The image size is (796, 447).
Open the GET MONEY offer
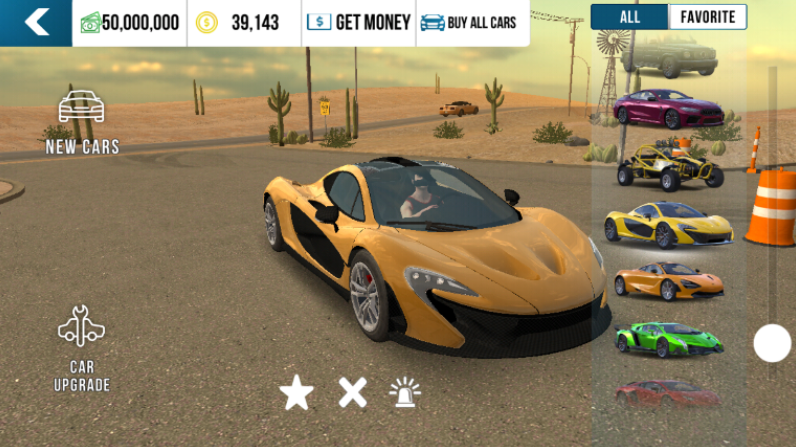tap(358, 22)
